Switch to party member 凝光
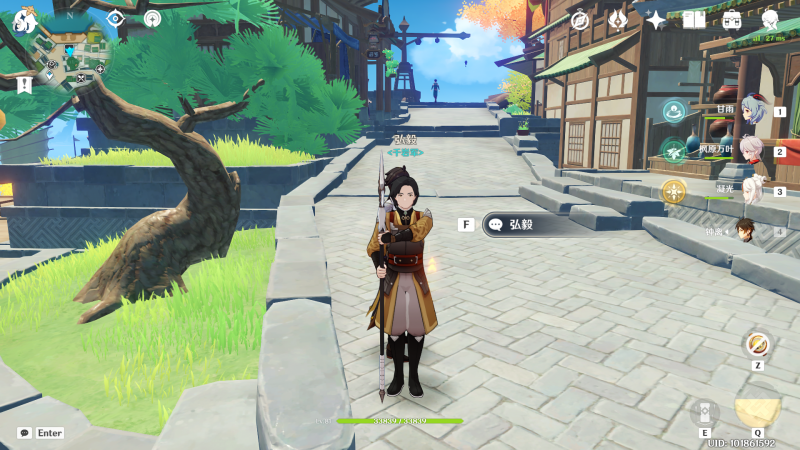The width and height of the screenshot is (800, 450). click(751, 190)
